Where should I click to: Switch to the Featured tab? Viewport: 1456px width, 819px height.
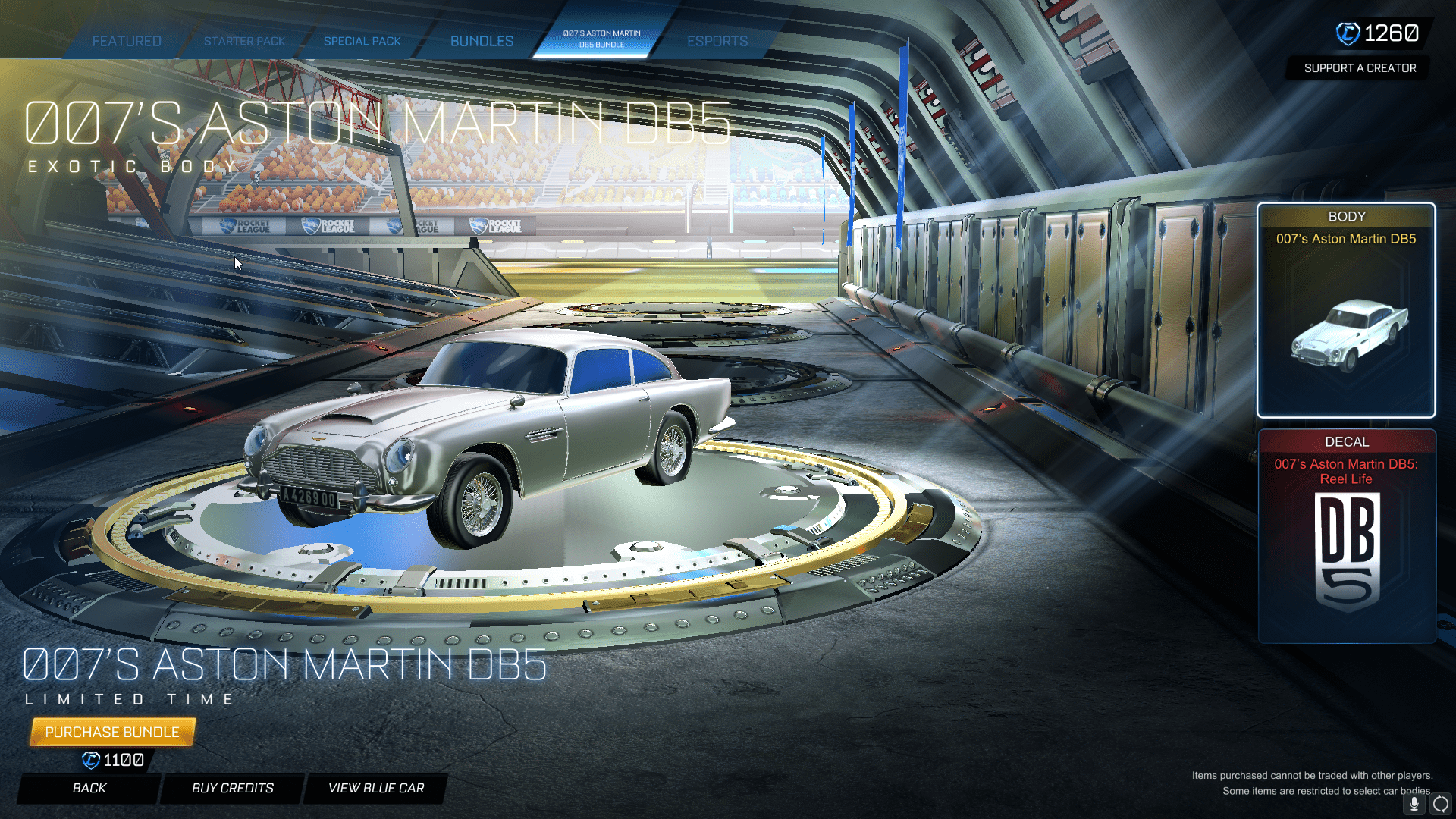tap(127, 41)
